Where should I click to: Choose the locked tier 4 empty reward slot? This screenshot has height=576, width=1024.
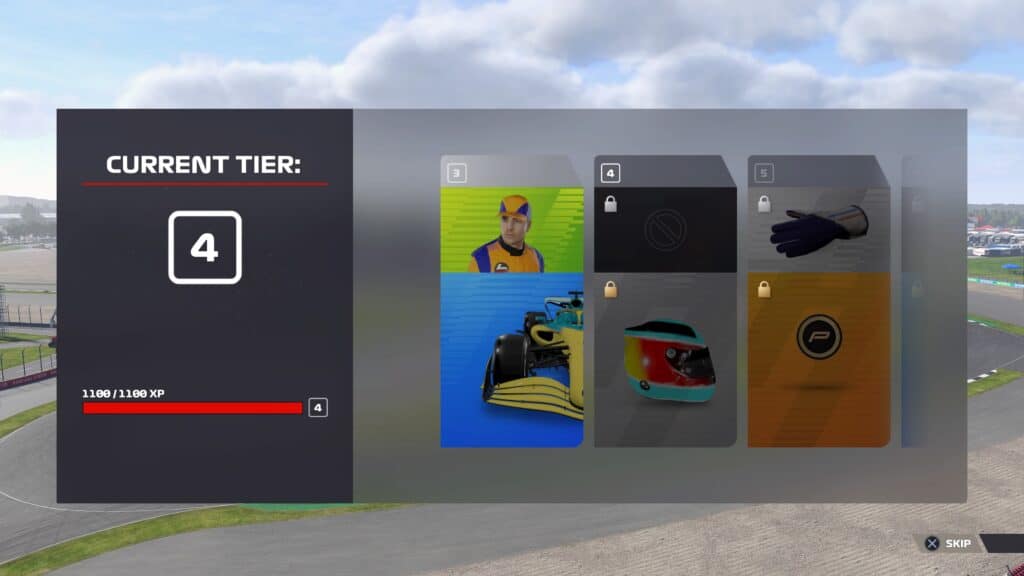pyautogui.click(x=665, y=229)
